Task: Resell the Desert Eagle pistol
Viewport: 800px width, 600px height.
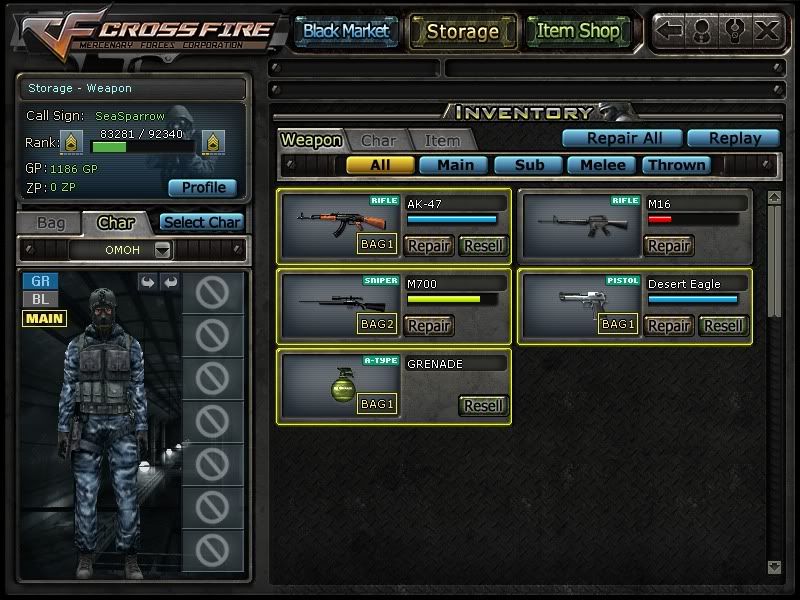Action: pyautogui.click(x=723, y=325)
